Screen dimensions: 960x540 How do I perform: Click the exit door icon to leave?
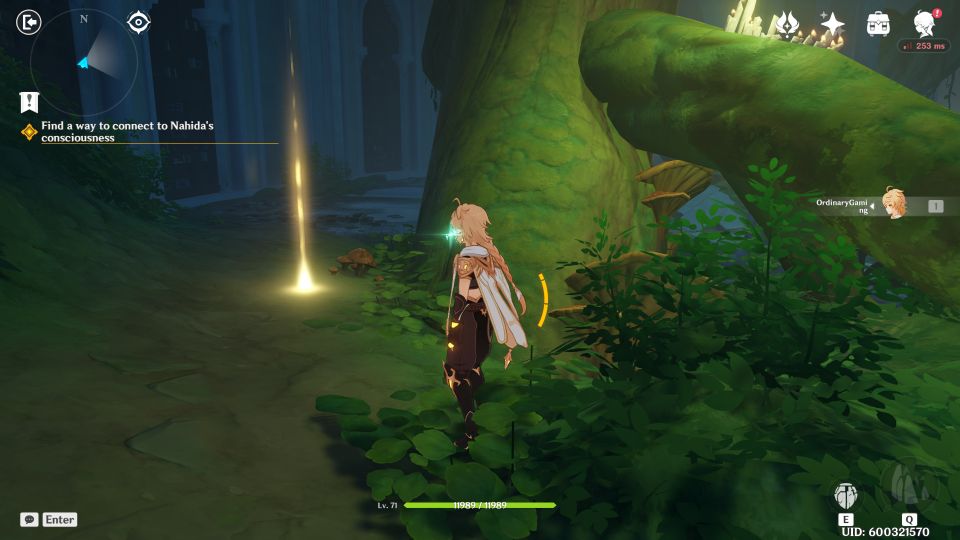pyautogui.click(x=30, y=22)
